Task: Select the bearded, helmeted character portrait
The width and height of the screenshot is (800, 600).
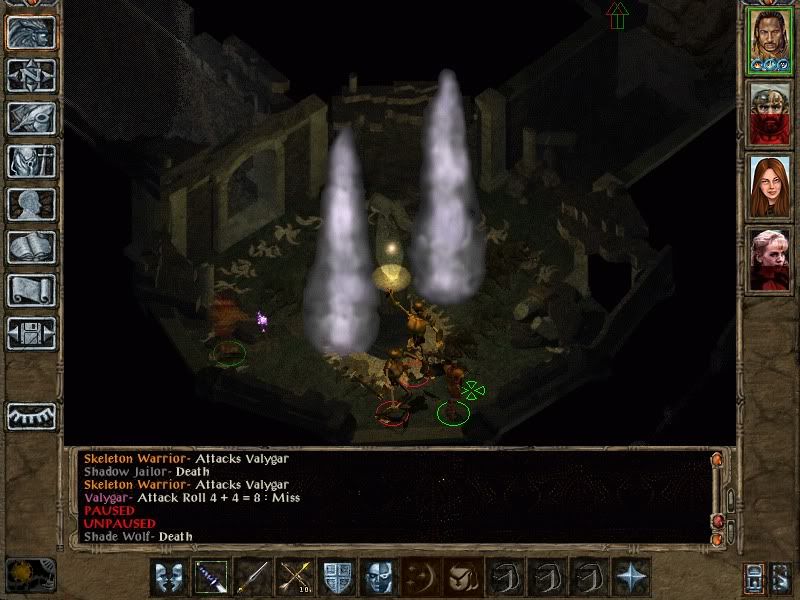Action: (x=771, y=113)
